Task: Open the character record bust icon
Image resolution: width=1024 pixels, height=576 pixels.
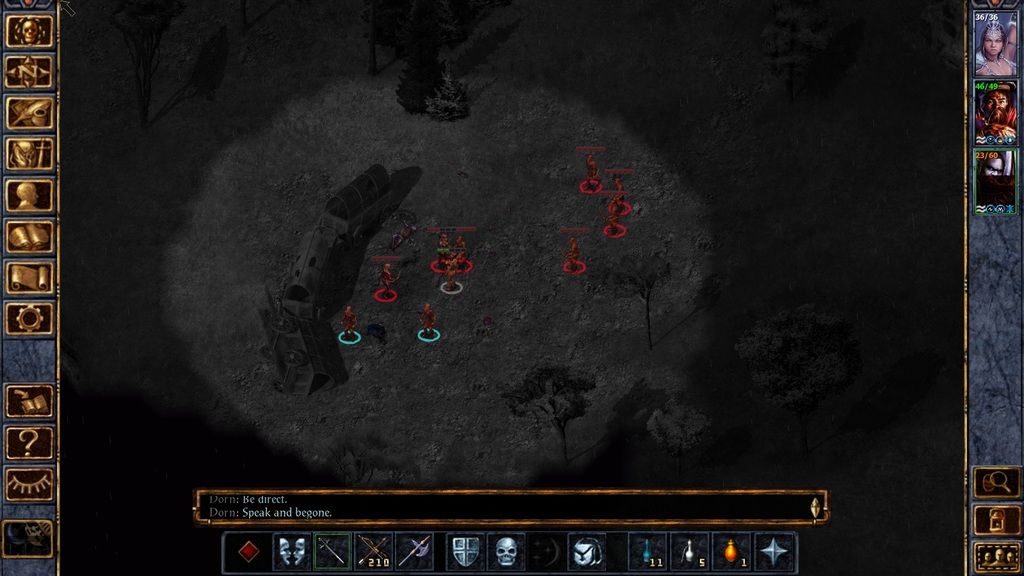Action: click(29, 195)
